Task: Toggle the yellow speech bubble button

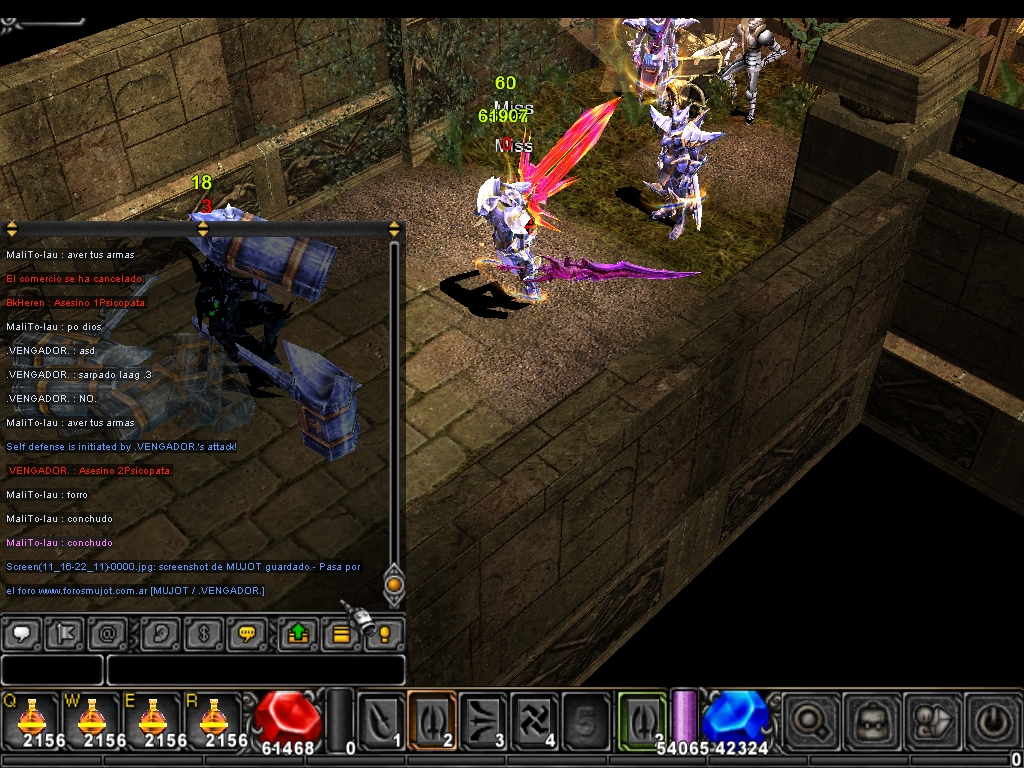Action: pyautogui.click(x=248, y=634)
